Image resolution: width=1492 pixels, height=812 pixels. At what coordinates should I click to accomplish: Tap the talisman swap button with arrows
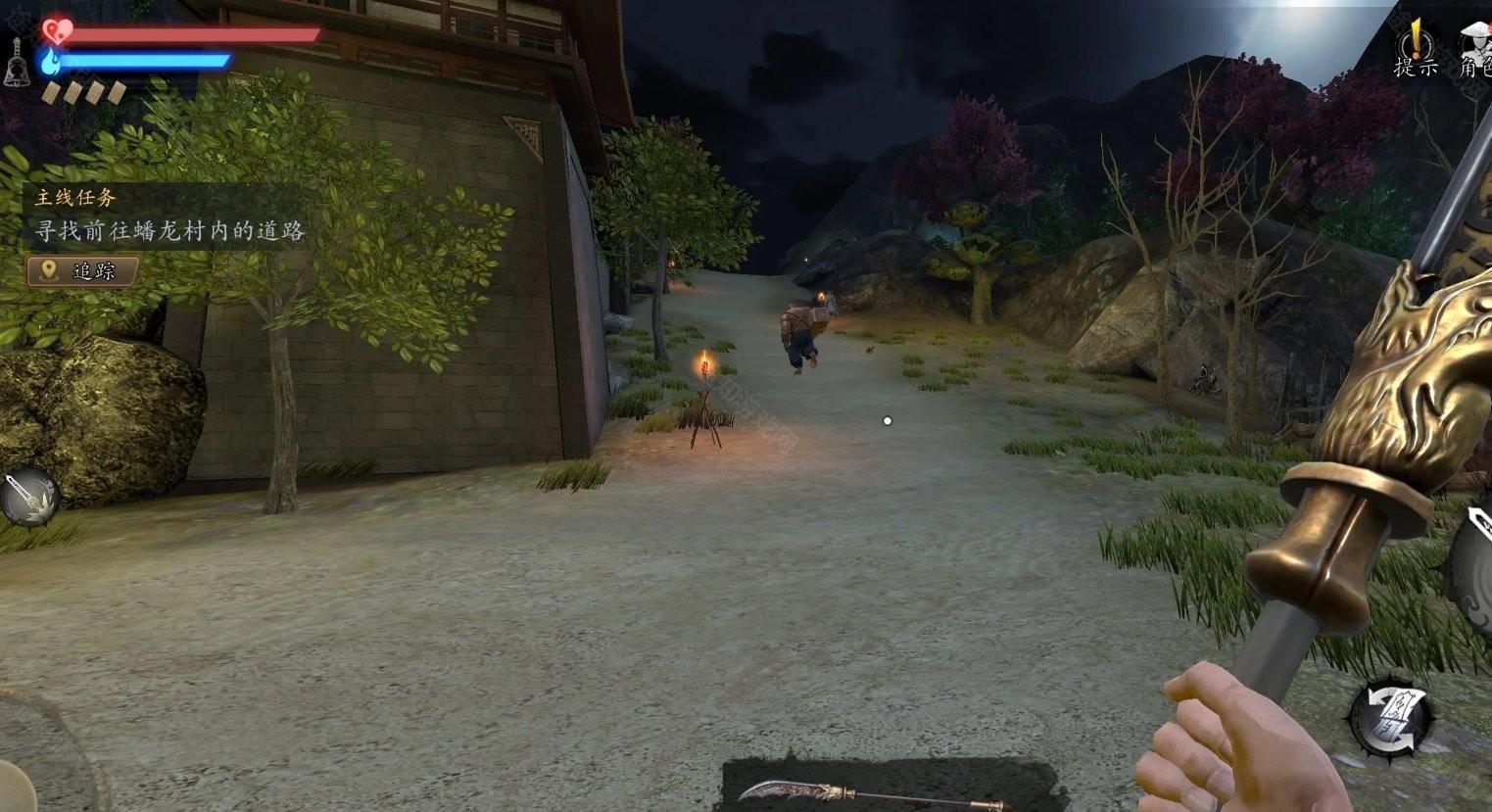(1391, 719)
